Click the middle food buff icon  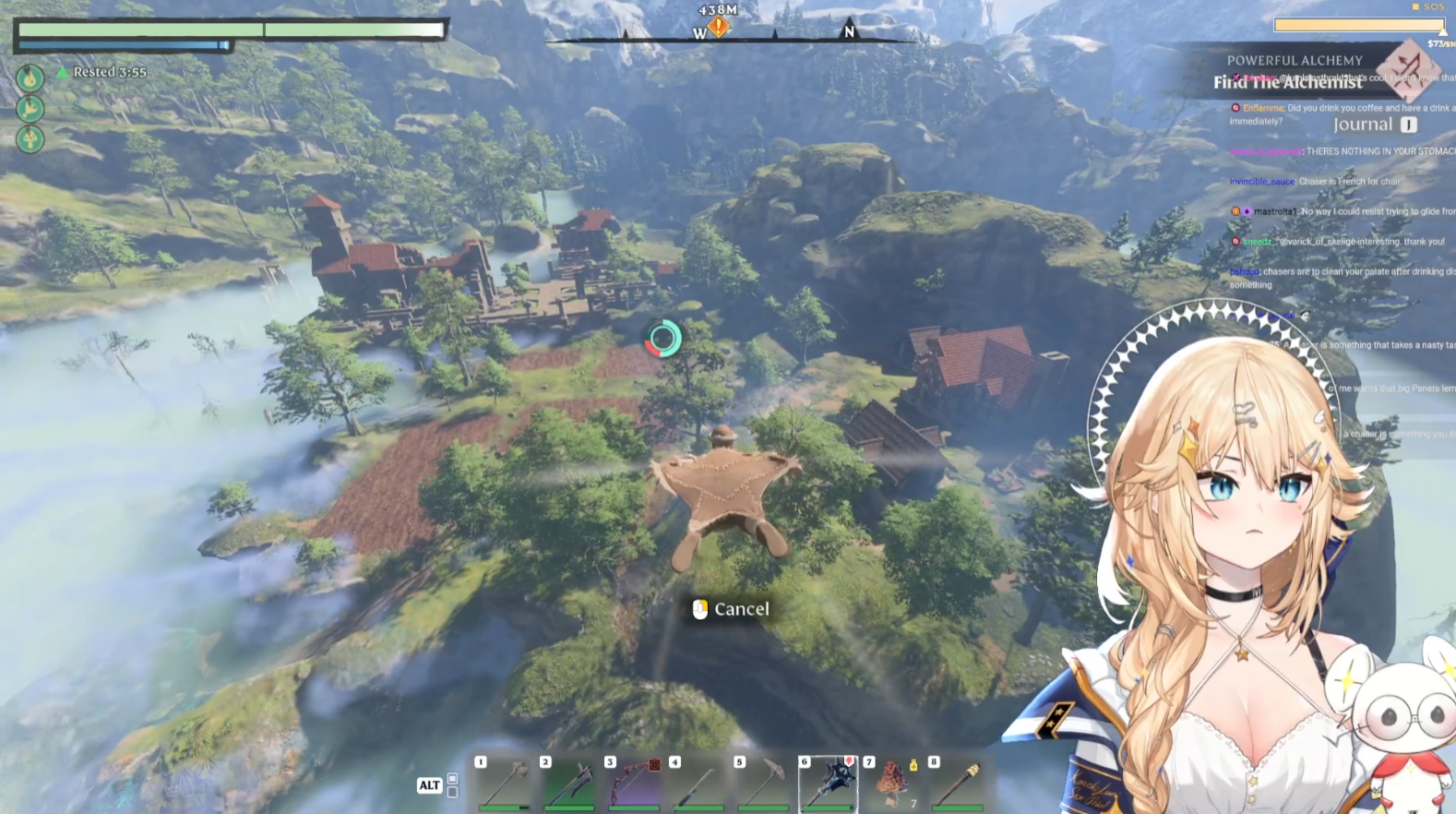[x=30, y=109]
